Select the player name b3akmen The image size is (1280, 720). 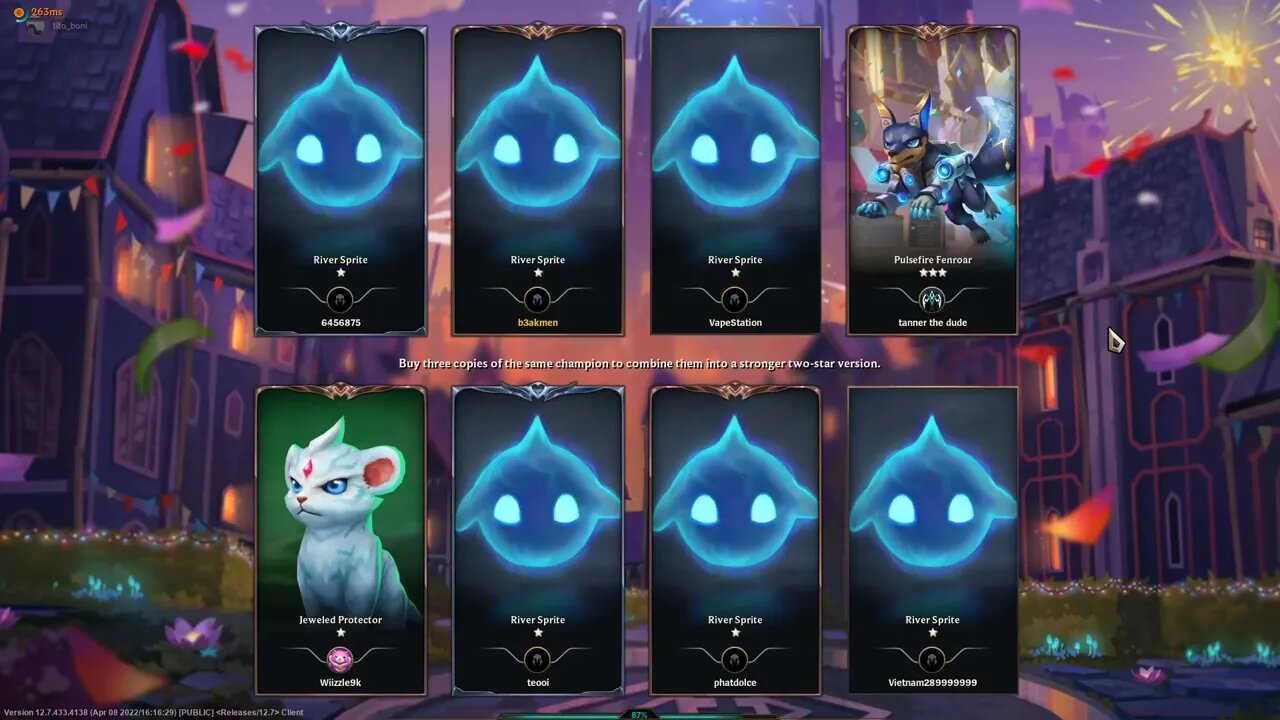(x=538, y=322)
